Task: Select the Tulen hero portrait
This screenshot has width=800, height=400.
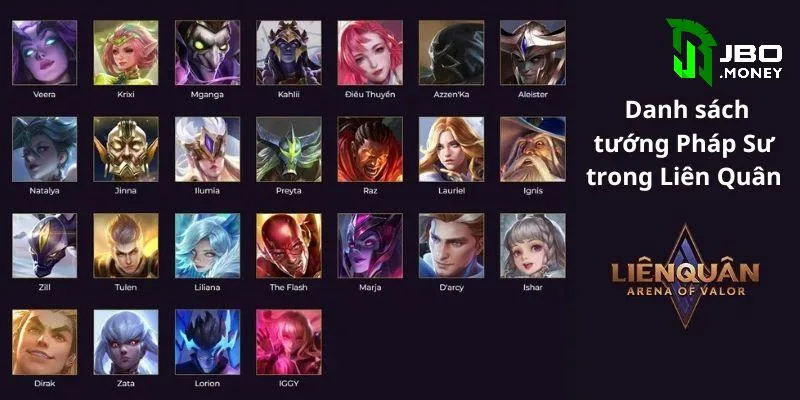Action: (126, 245)
